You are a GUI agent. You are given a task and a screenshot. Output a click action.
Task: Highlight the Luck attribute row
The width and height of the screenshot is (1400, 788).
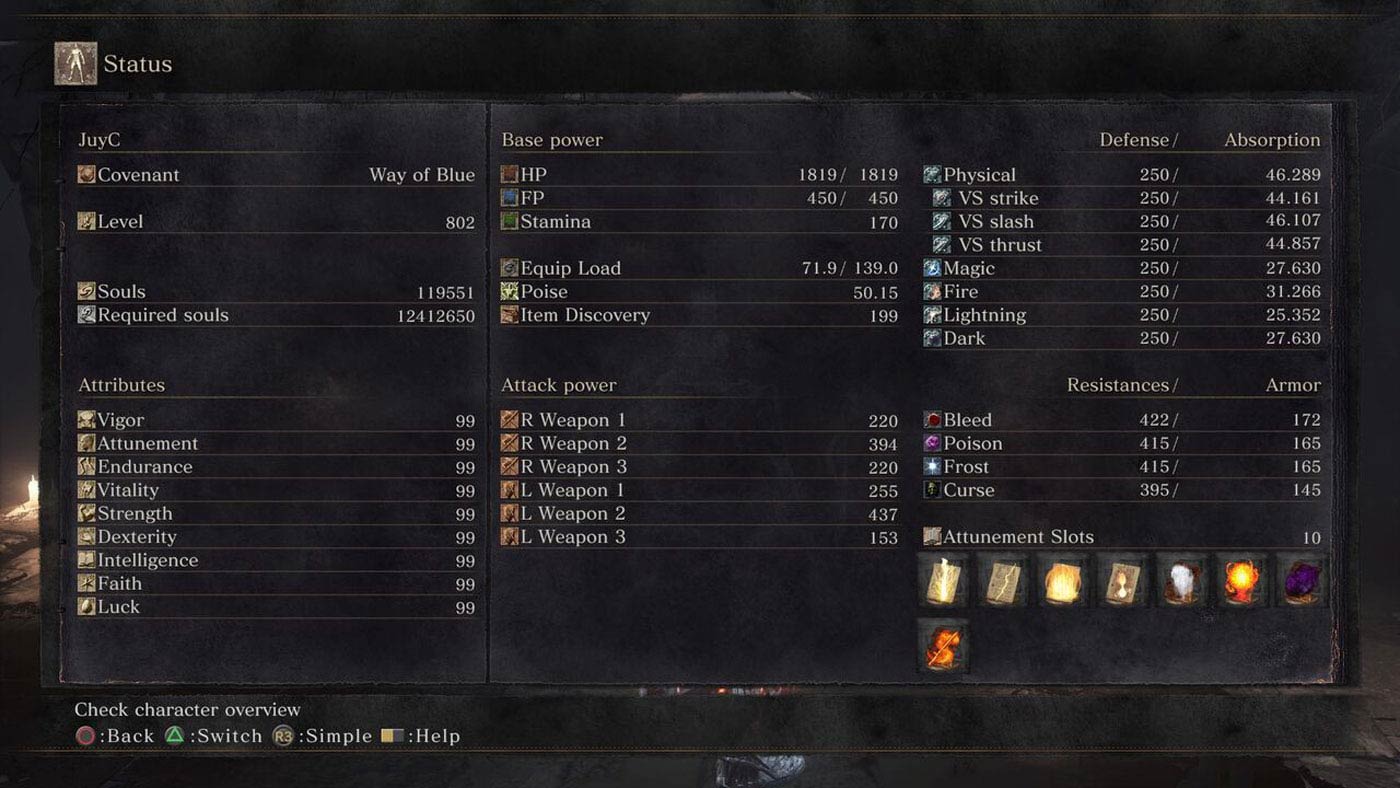(x=276, y=607)
